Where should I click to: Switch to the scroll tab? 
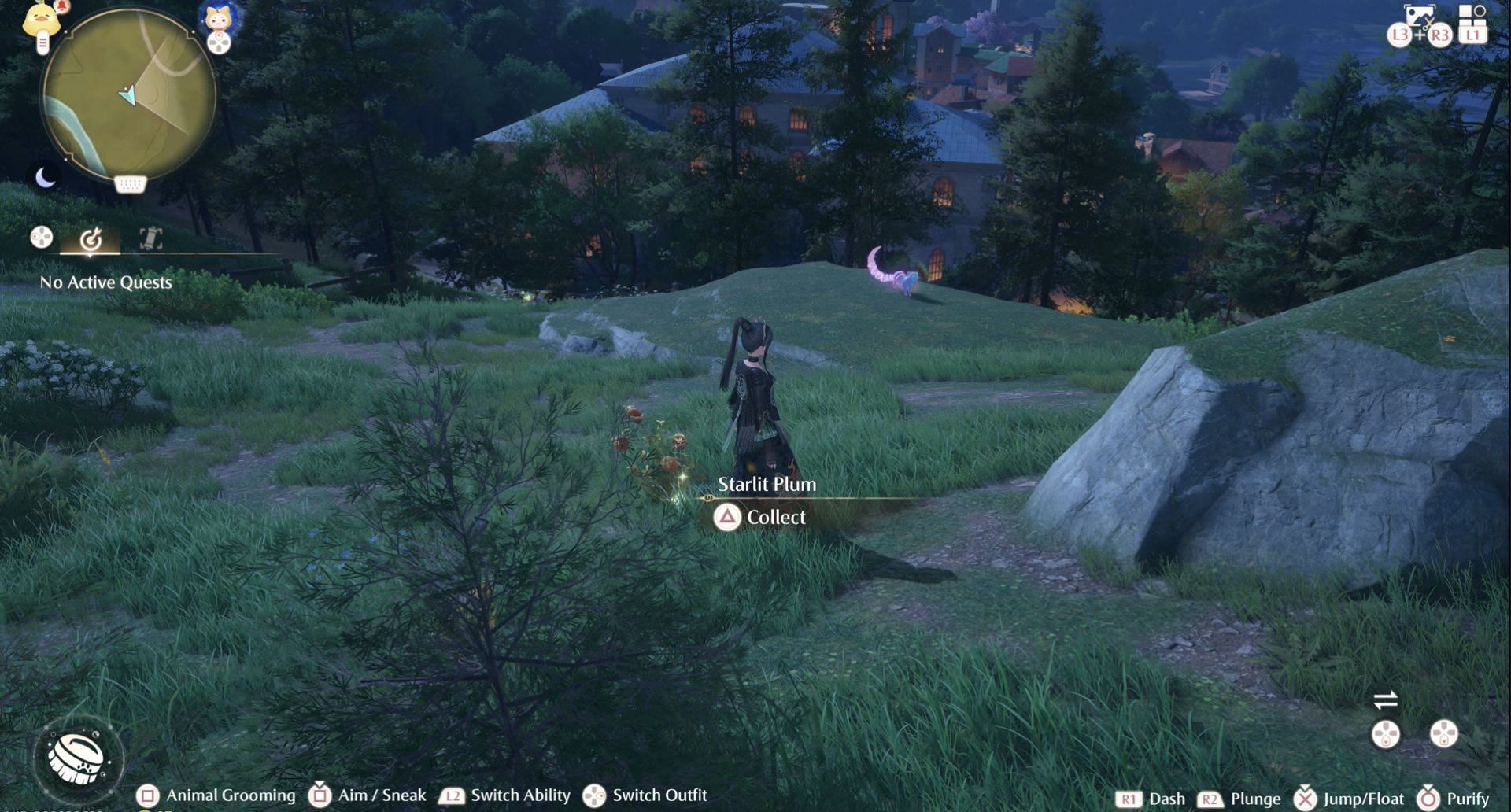point(150,238)
